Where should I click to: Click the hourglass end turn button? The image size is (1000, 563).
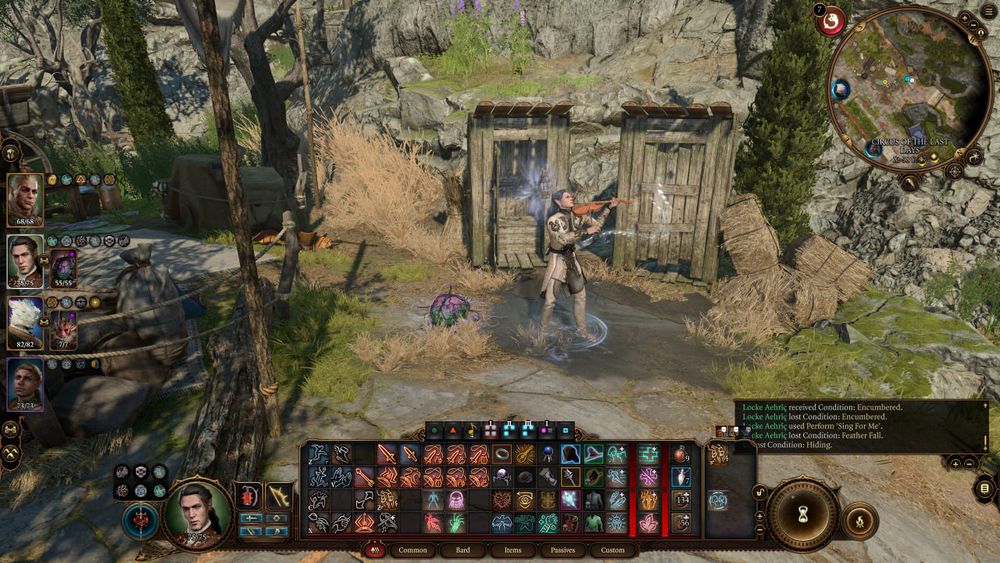pos(802,513)
